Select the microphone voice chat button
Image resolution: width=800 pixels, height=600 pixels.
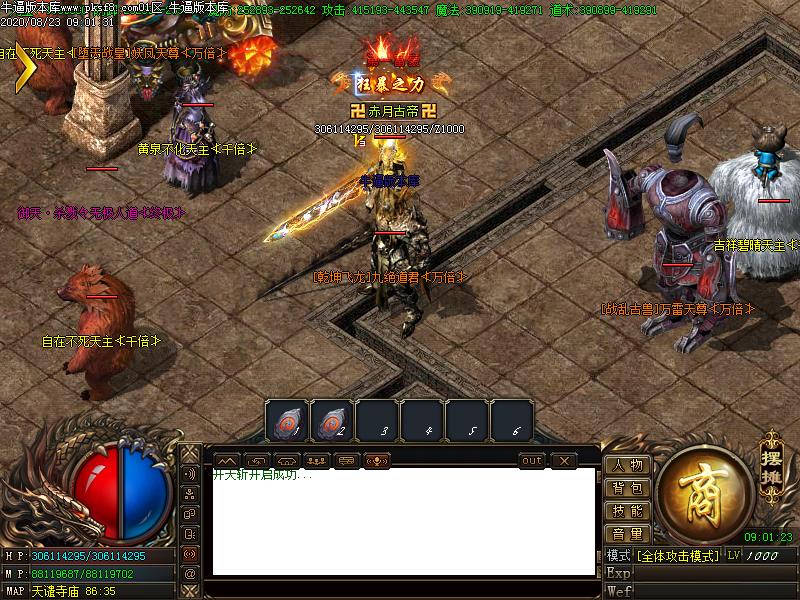(x=377, y=460)
